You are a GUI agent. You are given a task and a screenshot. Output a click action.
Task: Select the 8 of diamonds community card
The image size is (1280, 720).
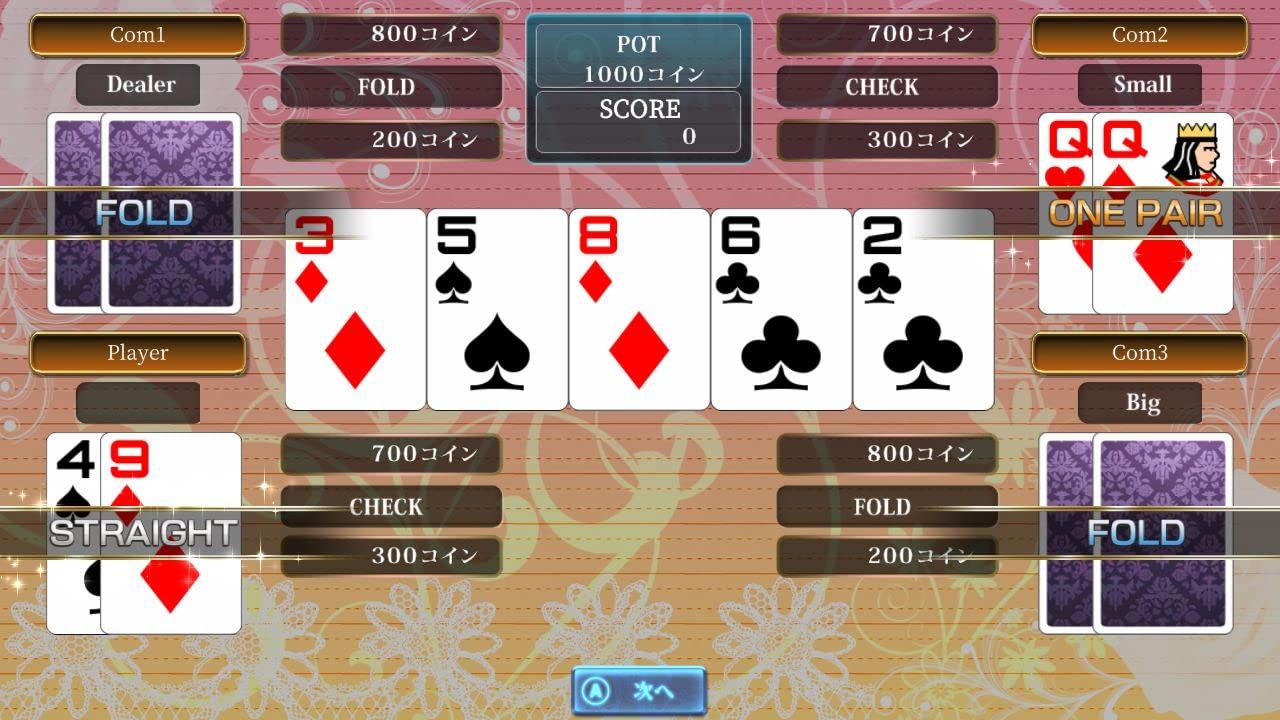(638, 308)
